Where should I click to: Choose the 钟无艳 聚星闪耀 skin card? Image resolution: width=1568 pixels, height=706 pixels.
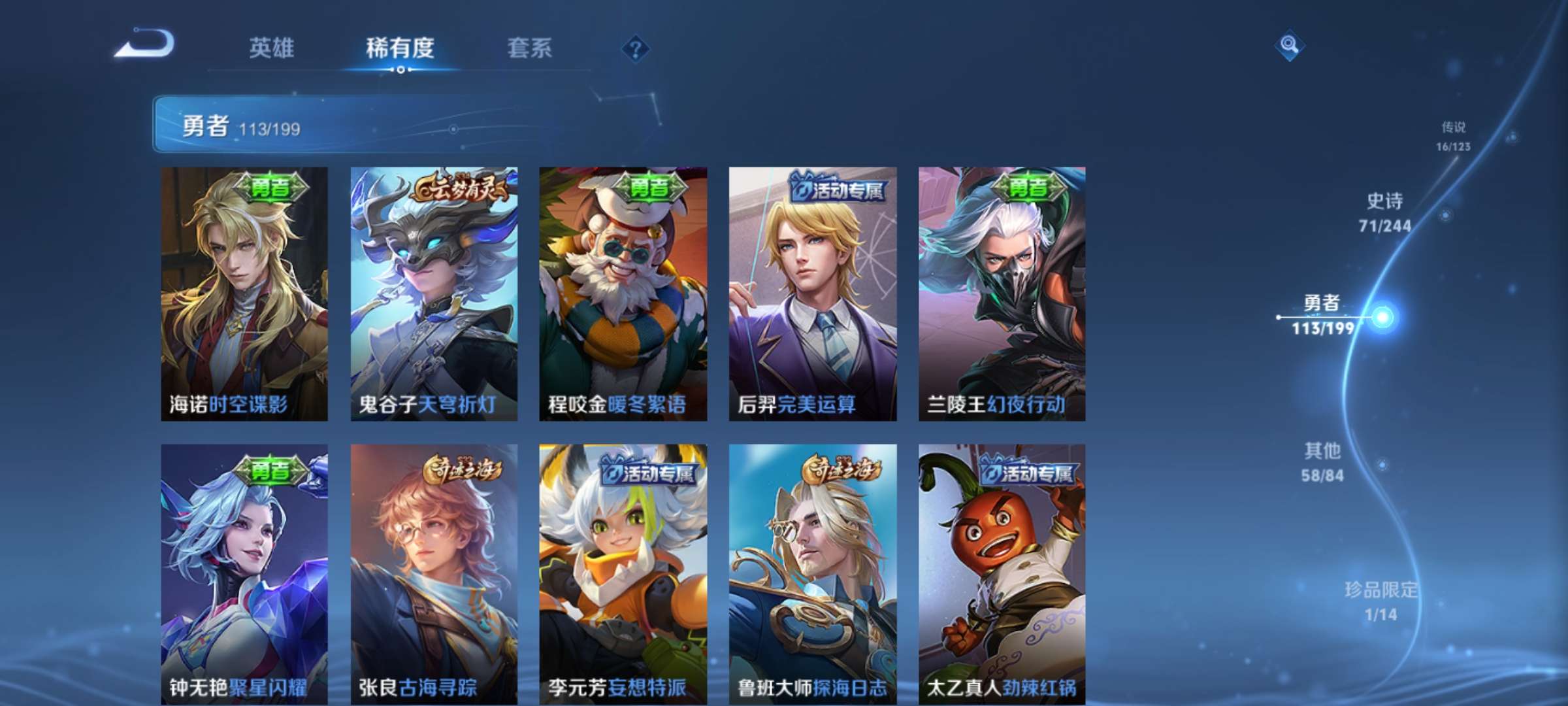point(244,574)
